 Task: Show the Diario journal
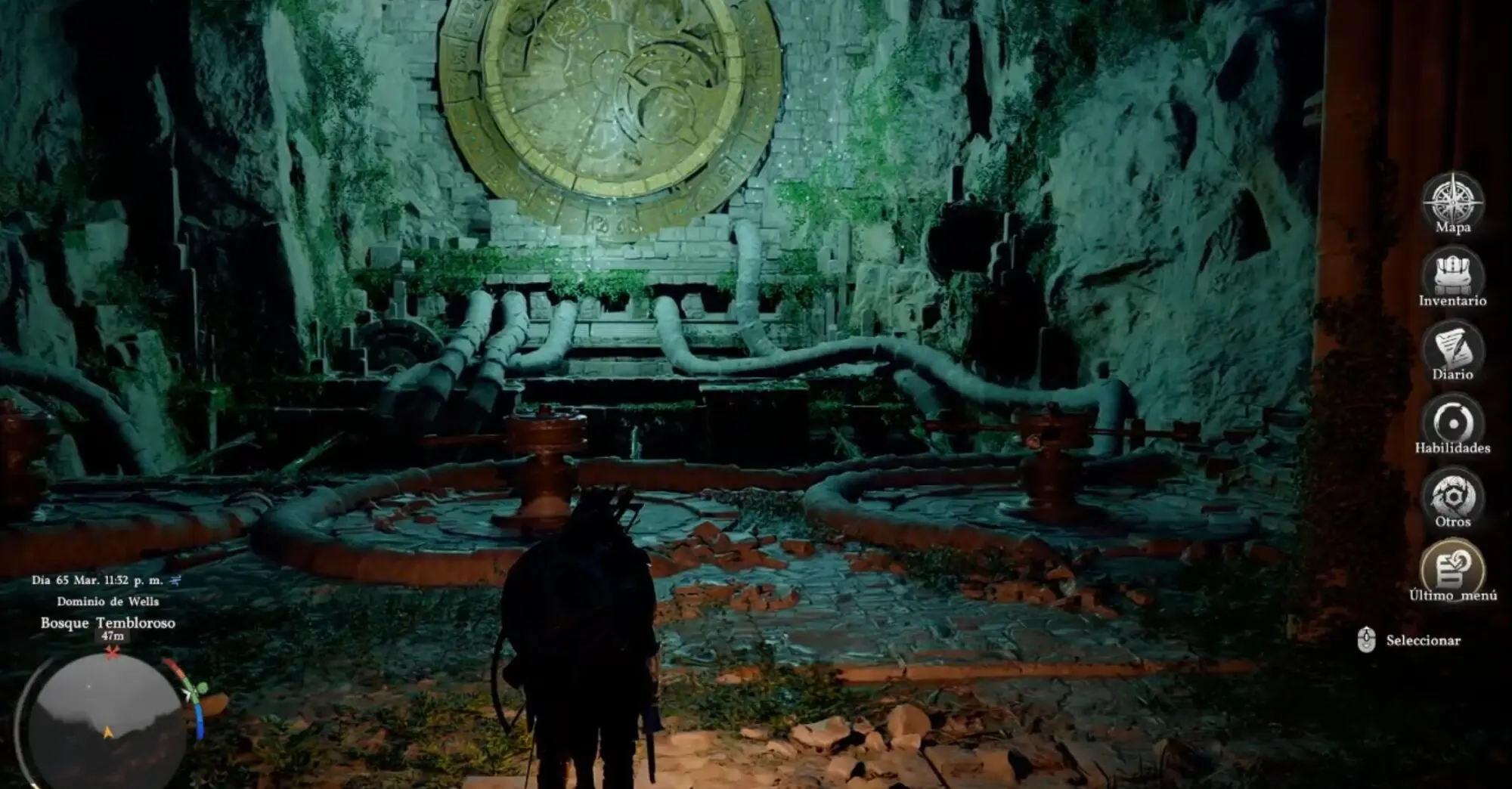pyautogui.click(x=1452, y=348)
